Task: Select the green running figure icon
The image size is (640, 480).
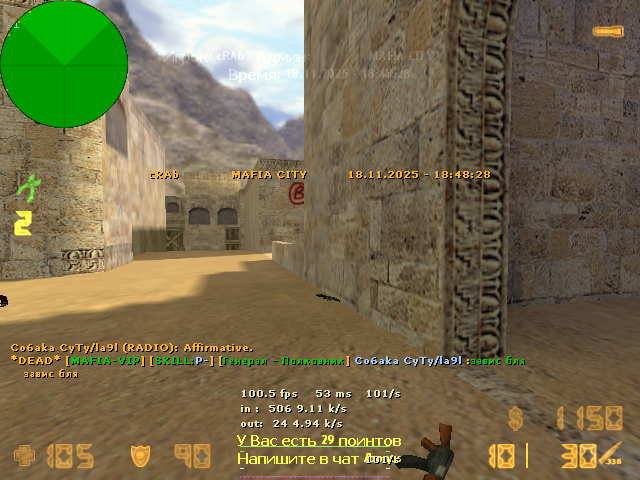Action: 27,187
